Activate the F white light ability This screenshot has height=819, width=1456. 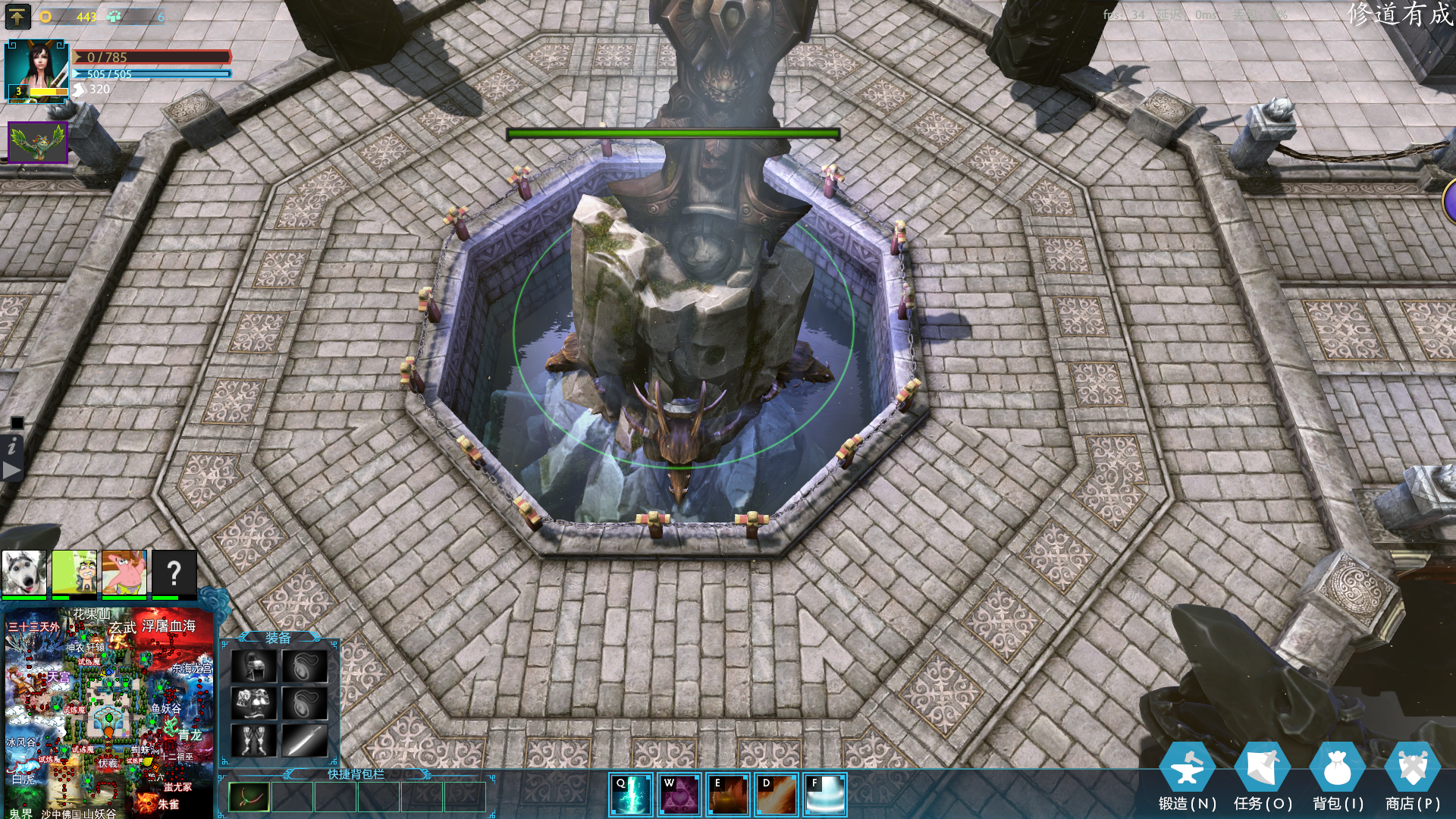824,794
